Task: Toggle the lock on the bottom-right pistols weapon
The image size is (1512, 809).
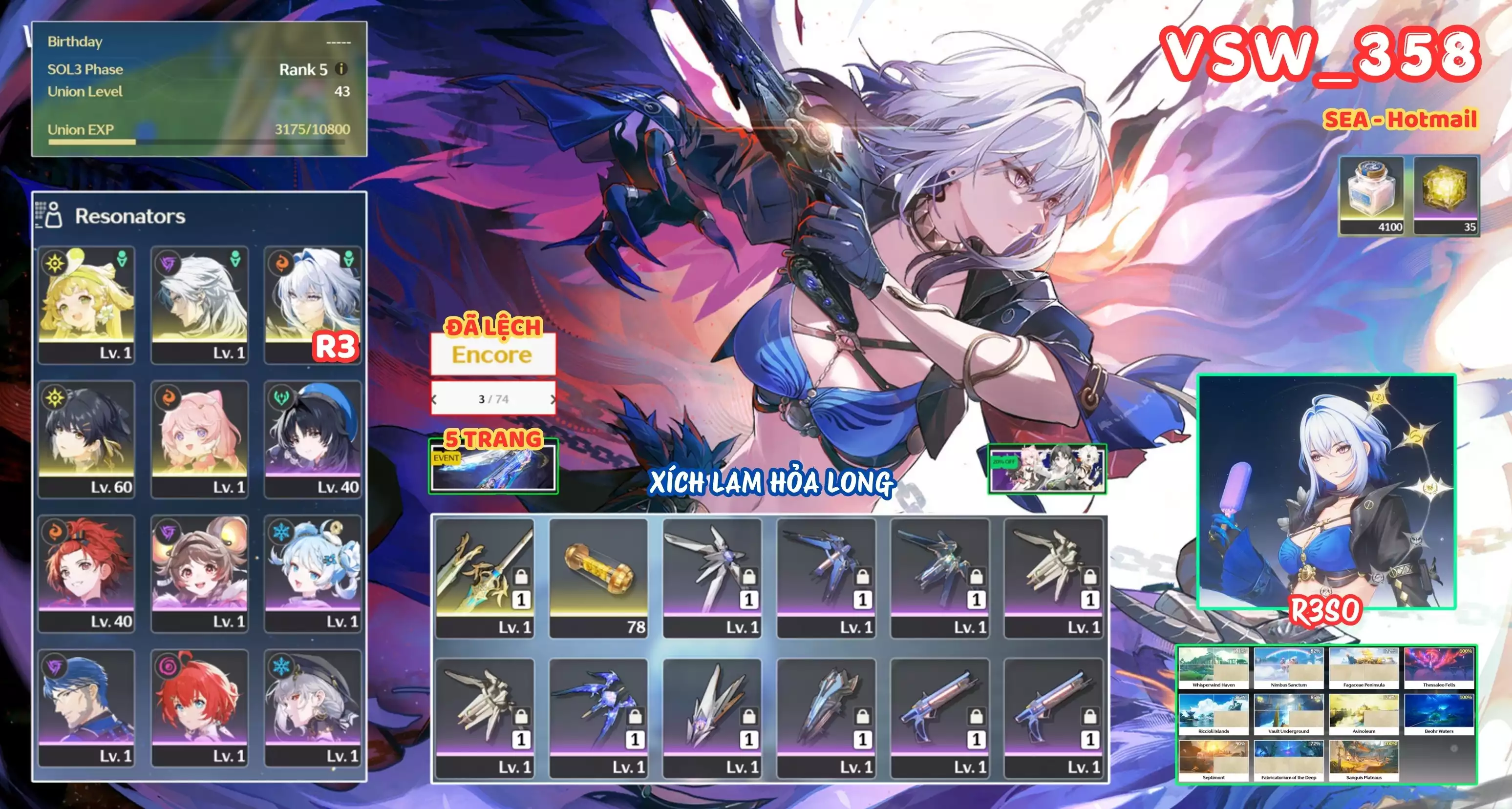Action: point(1090,717)
